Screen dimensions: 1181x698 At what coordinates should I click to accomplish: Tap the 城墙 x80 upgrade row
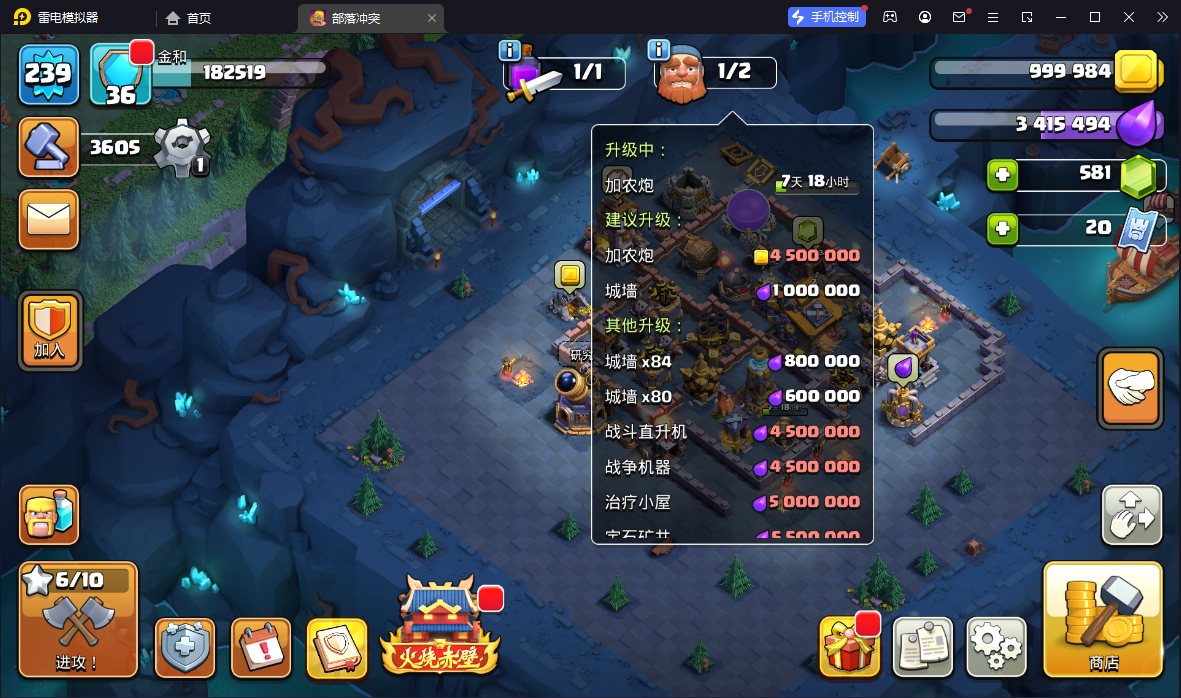point(732,396)
